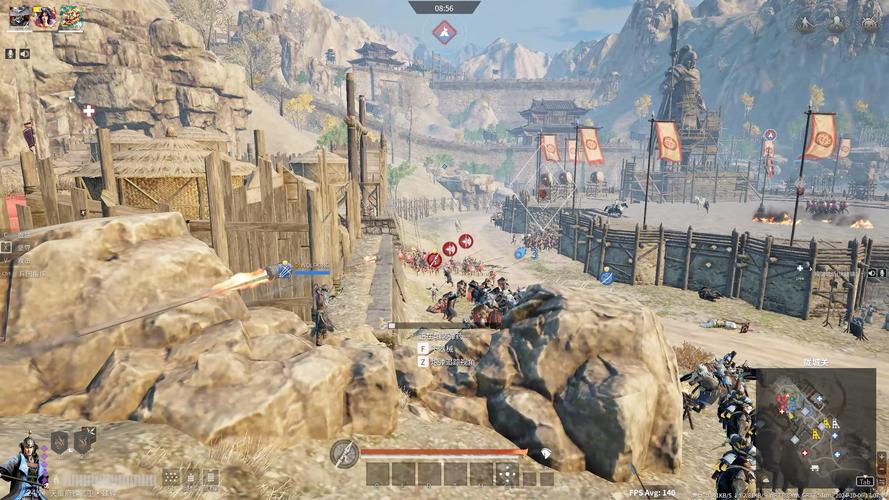
Task: Select the colorful third squad portrait
Action: 71,17
